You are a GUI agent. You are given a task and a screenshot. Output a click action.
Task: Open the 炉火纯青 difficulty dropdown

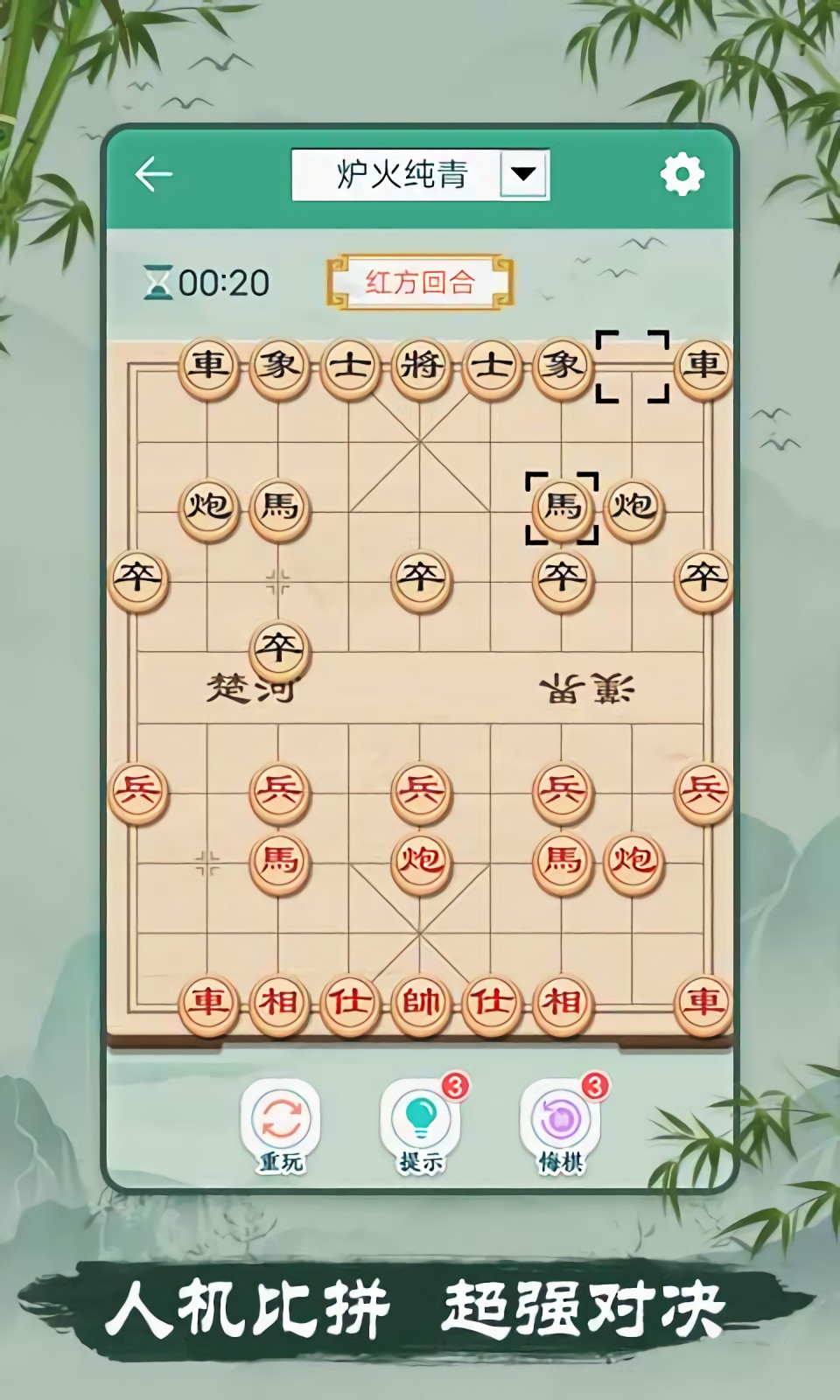coord(523,174)
